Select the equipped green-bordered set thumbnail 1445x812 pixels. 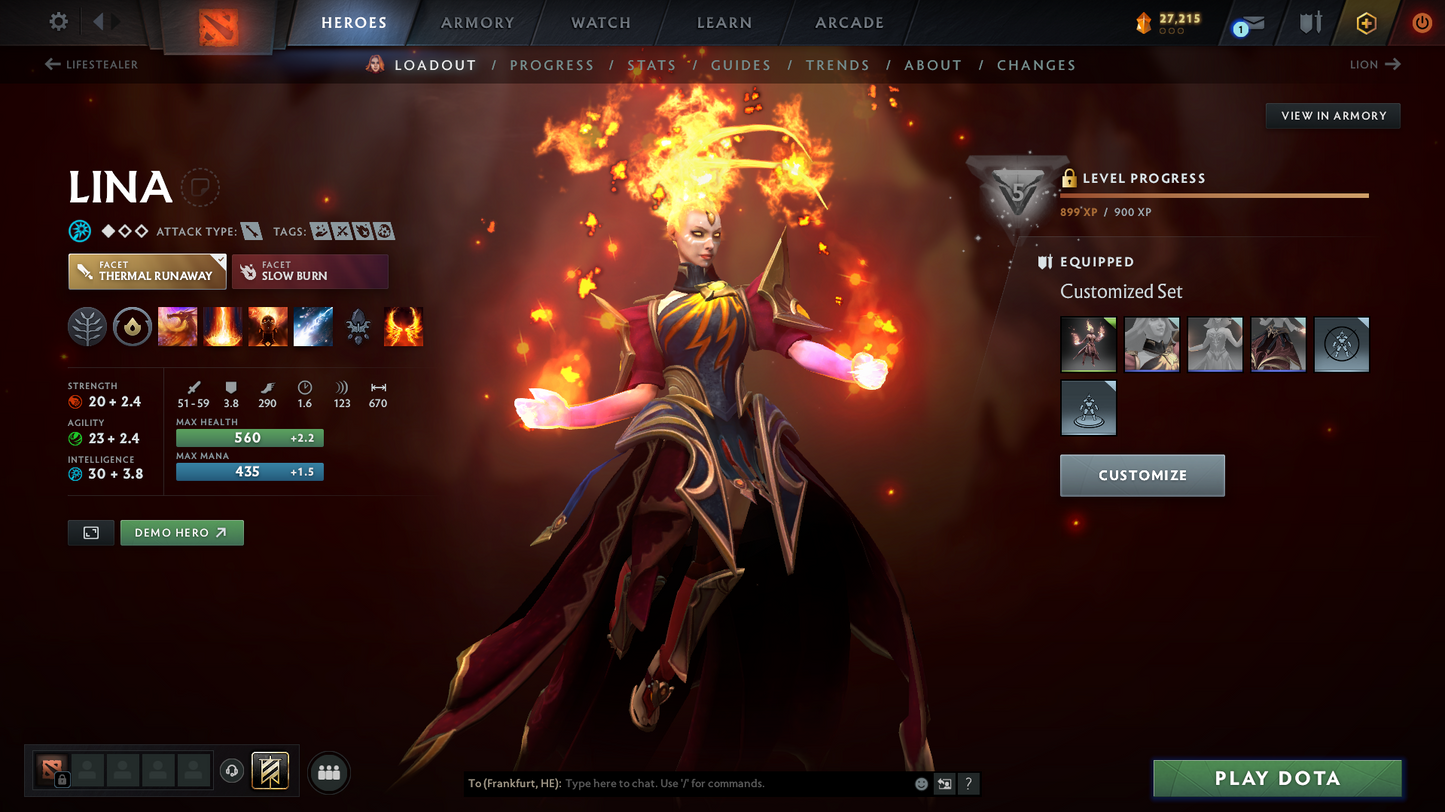pyautogui.click(x=1088, y=344)
